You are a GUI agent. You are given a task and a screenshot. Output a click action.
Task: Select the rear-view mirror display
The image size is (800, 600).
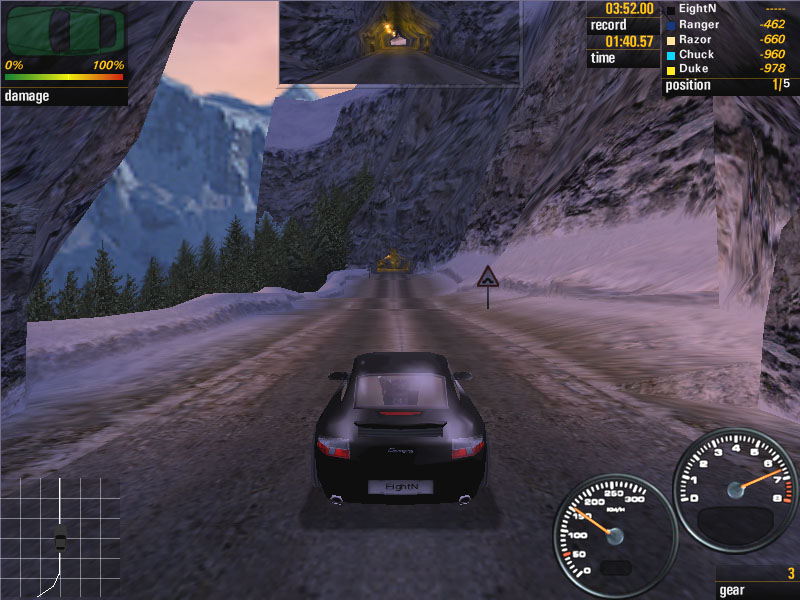coord(399,42)
